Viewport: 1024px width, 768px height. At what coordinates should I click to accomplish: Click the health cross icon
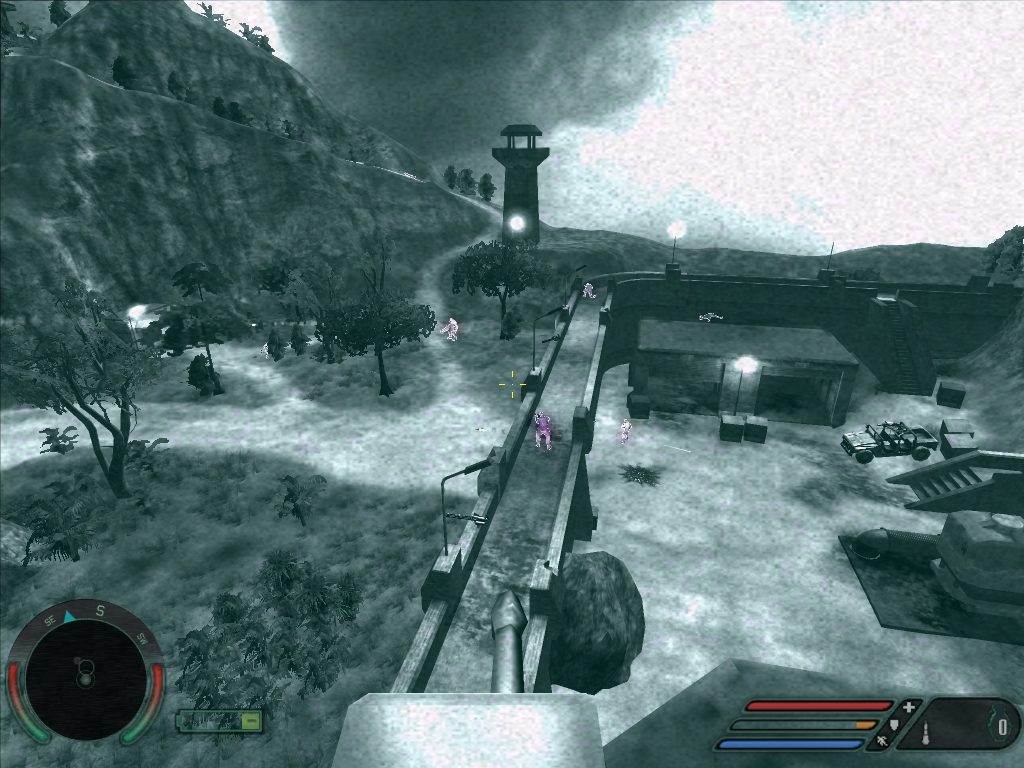coord(908,707)
